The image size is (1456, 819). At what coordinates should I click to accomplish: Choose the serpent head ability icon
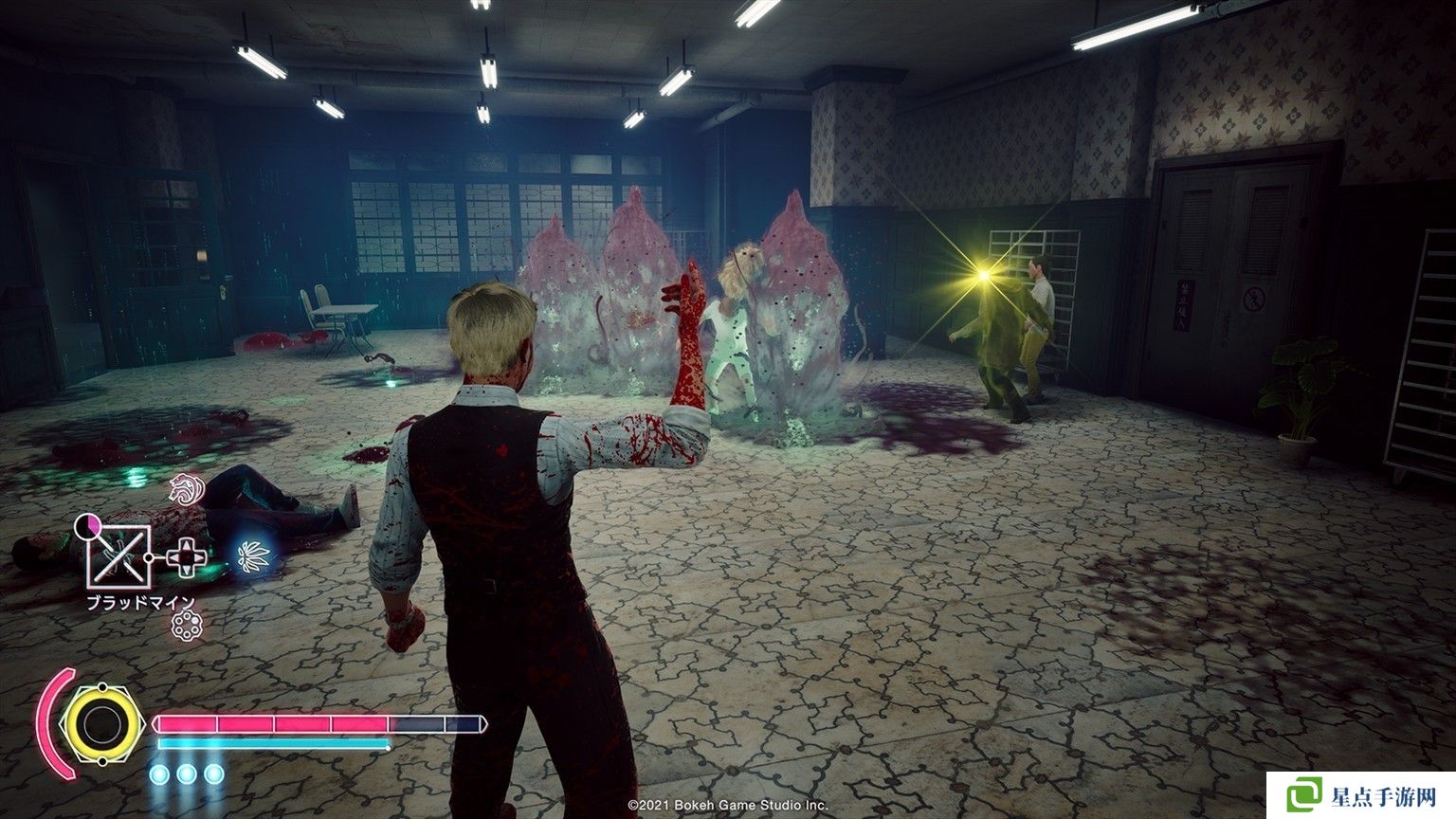coord(182,491)
